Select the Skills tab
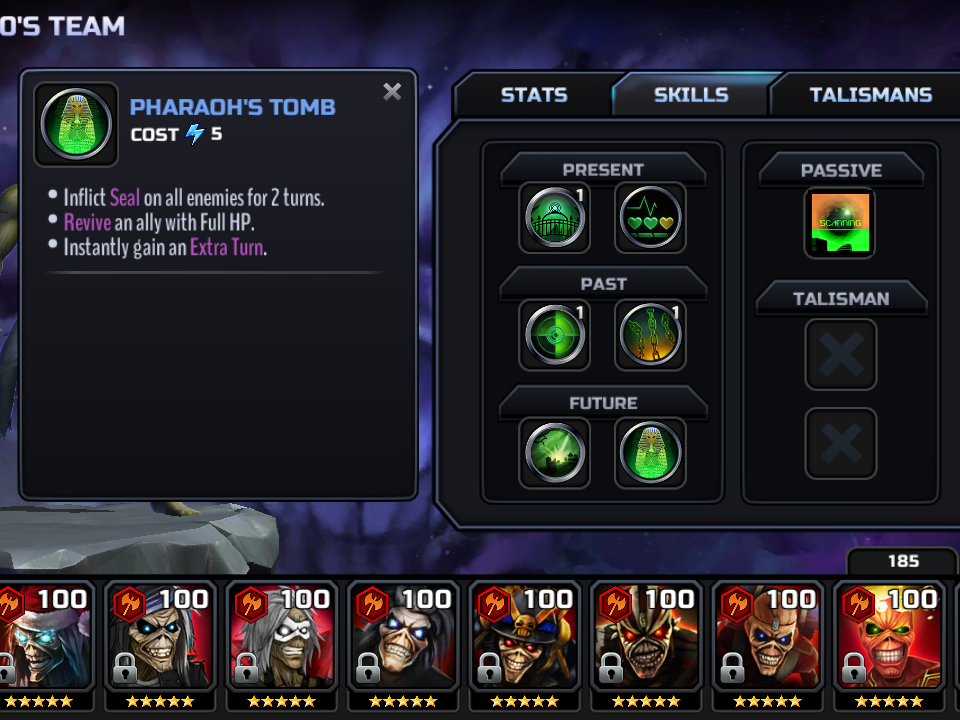The width and height of the screenshot is (960, 720). [691, 95]
